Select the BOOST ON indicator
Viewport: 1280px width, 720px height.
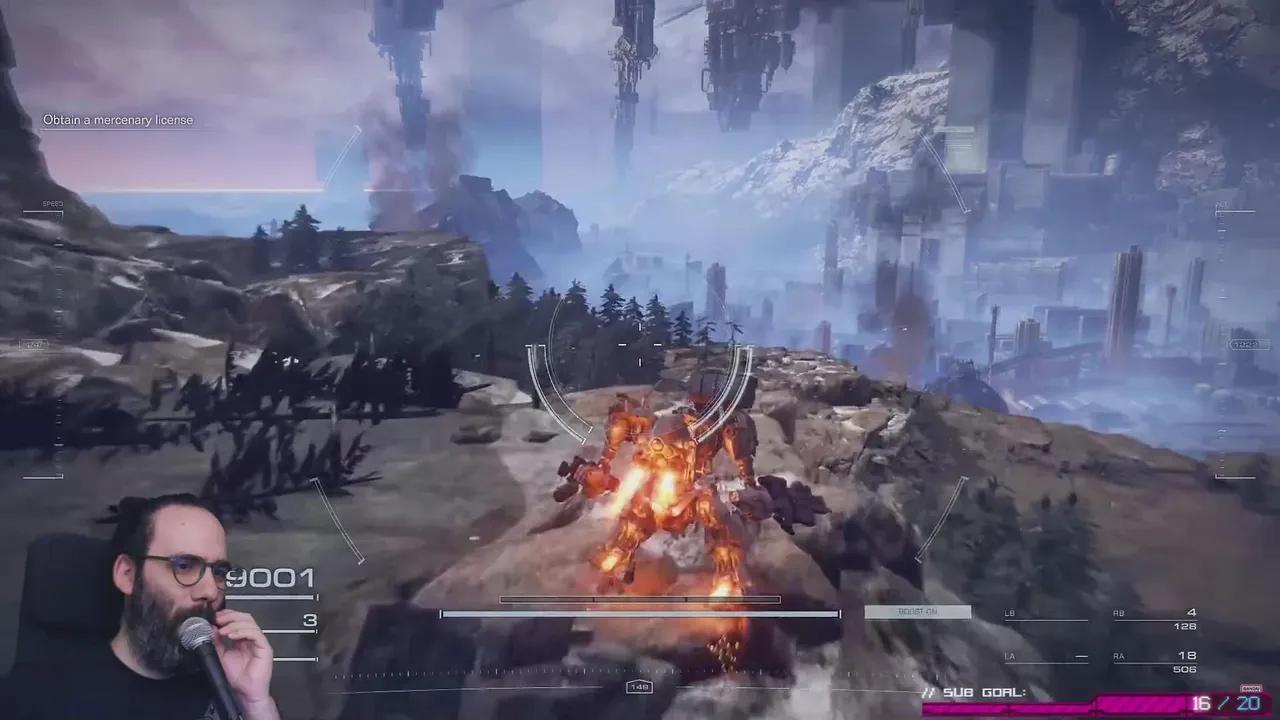click(x=917, y=612)
